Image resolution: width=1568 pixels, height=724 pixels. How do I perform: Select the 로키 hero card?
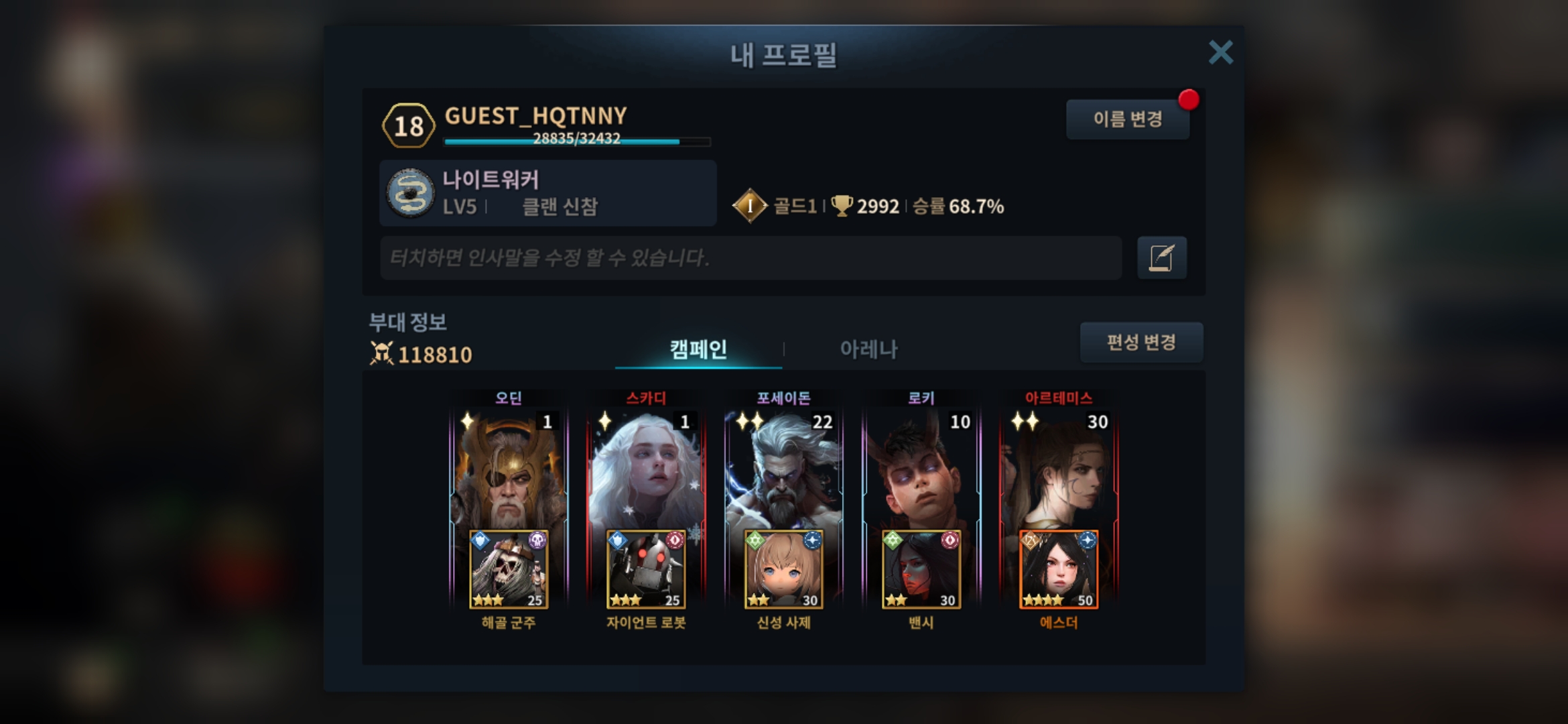(x=921, y=469)
